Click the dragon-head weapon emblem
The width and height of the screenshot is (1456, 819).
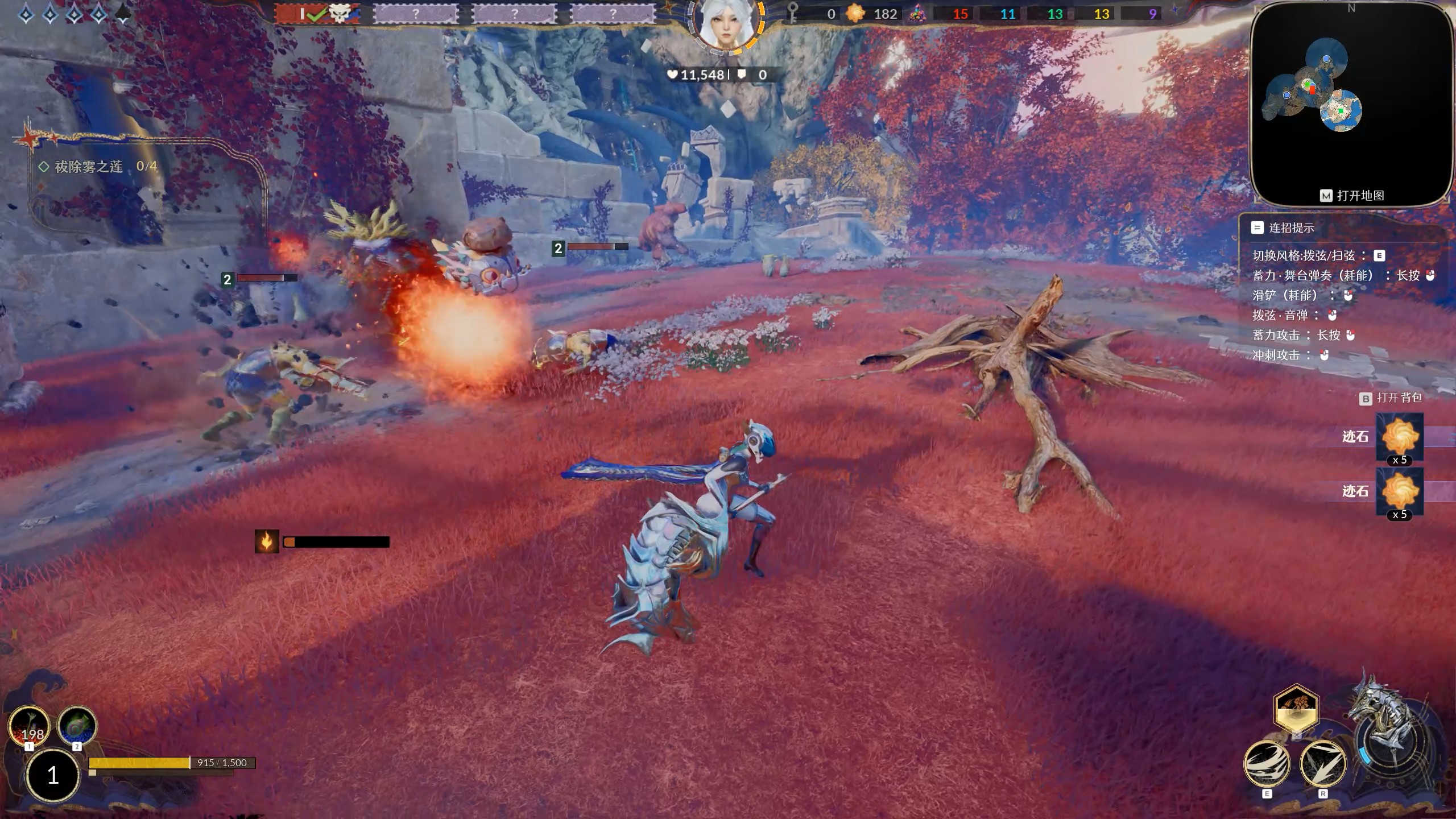click(x=1388, y=734)
